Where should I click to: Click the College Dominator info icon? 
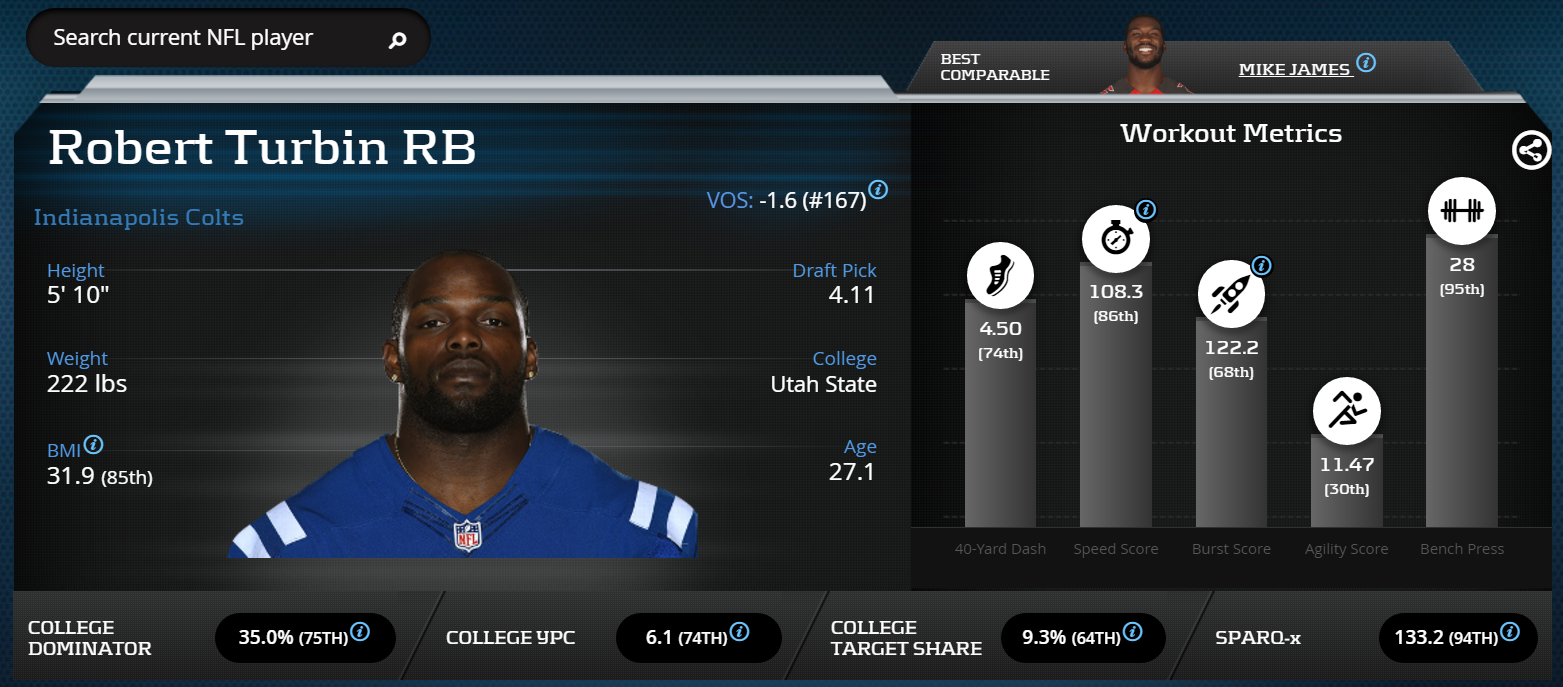click(x=361, y=632)
